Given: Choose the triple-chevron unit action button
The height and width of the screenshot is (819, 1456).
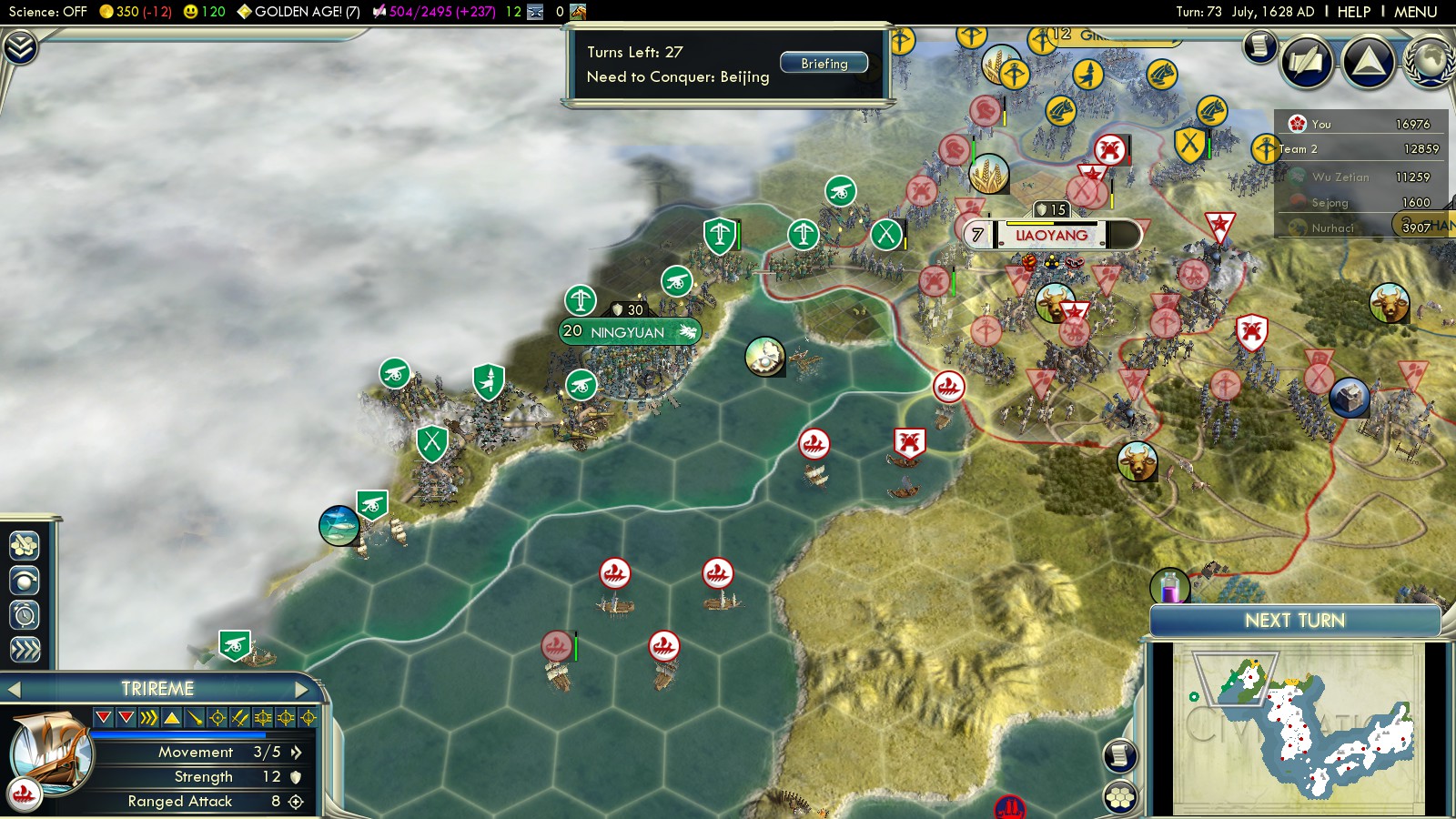Looking at the screenshot, I should [x=25, y=649].
